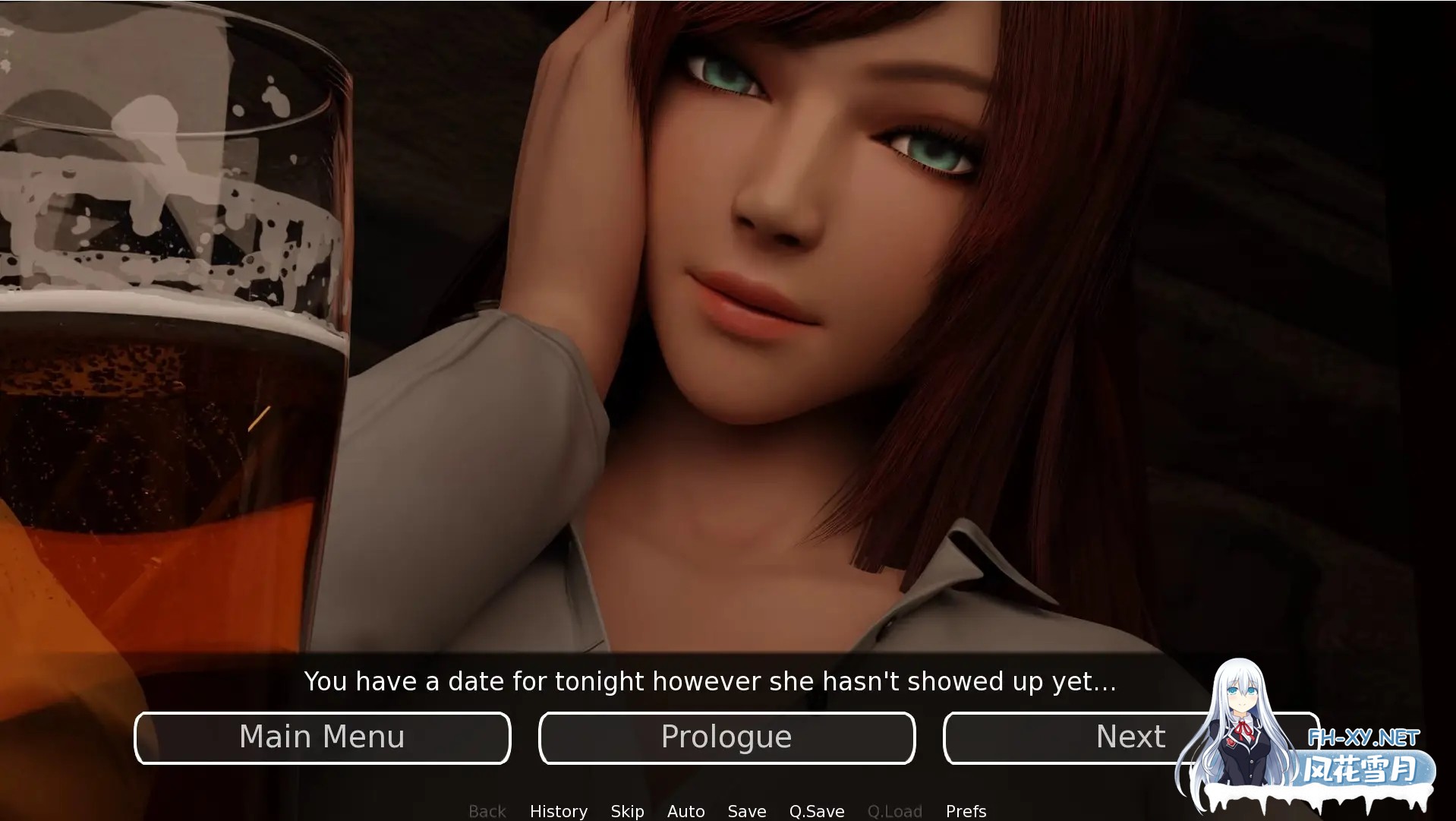Perform a quick save with Q.Save

pos(816,810)
